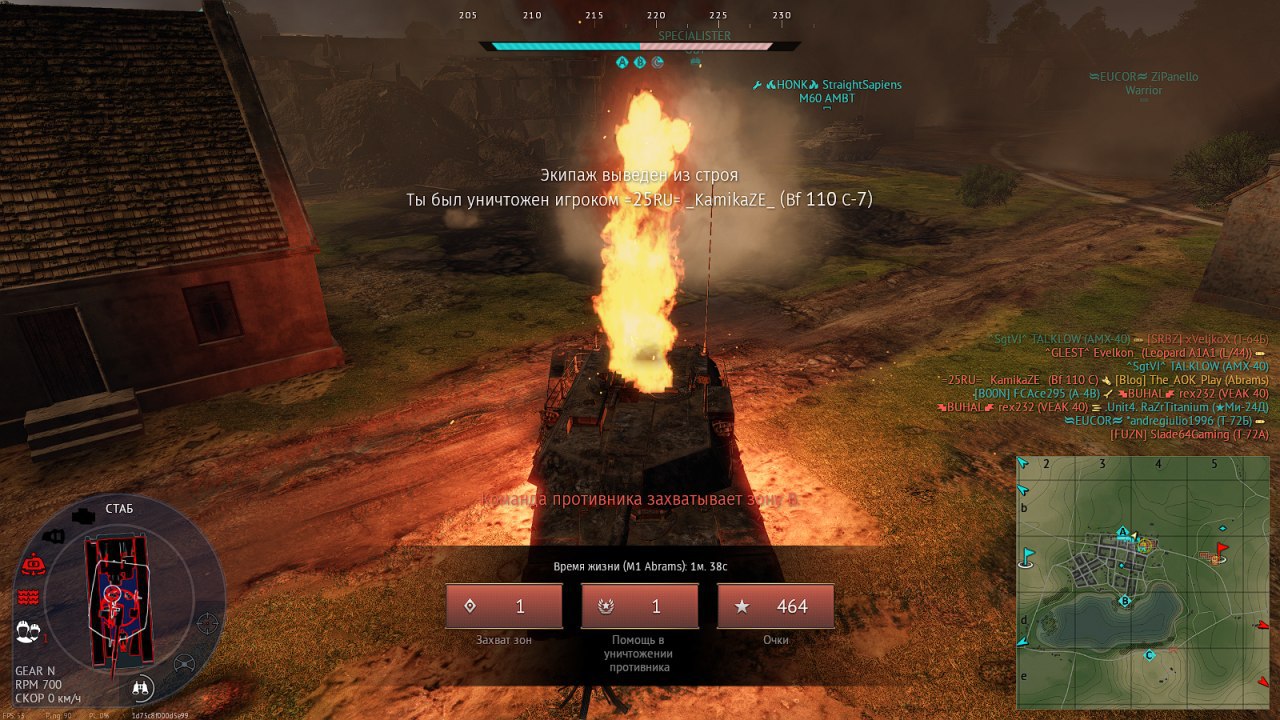The width and height of the screenshot is (1280, 720).
Task: Click the gunner crosshair icon
Action: pyautogui.click(x=207, y=622)
